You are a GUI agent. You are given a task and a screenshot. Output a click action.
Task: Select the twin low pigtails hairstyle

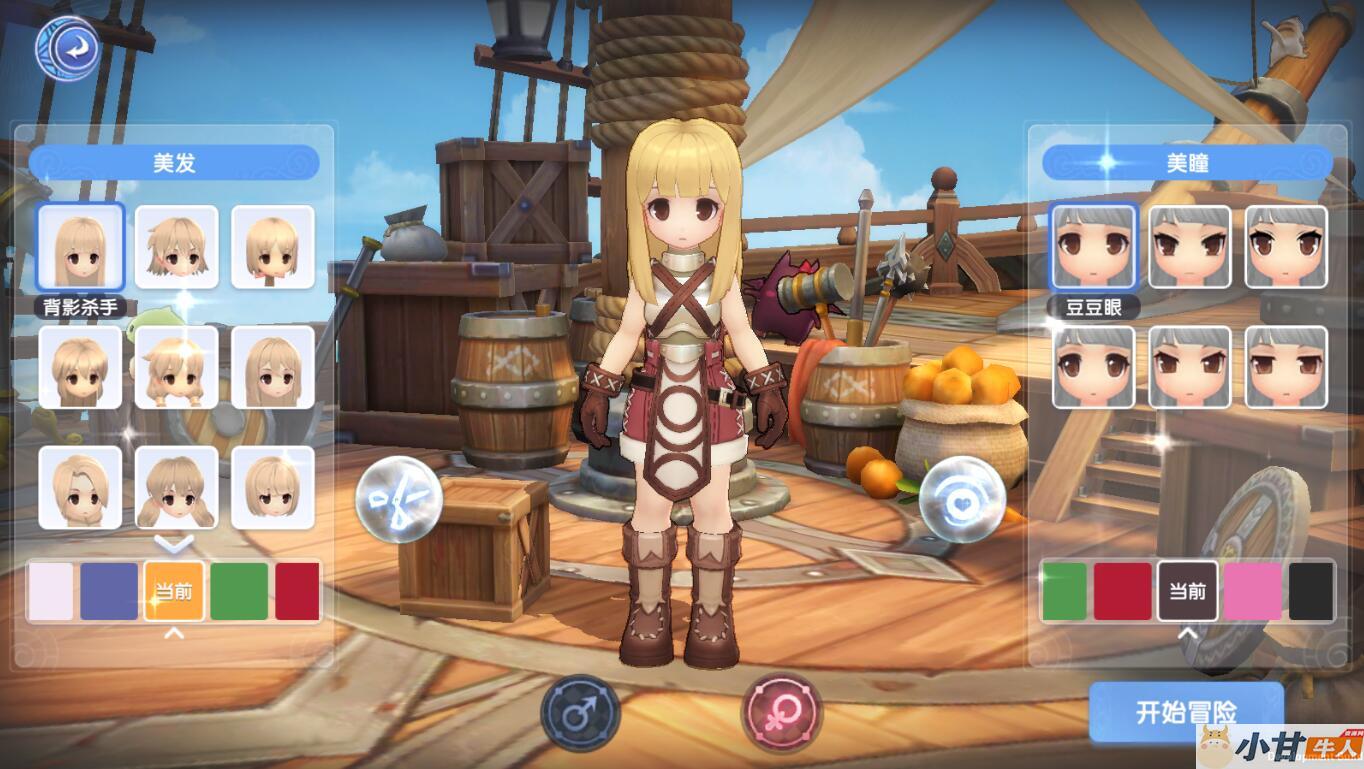coord(177,487)
